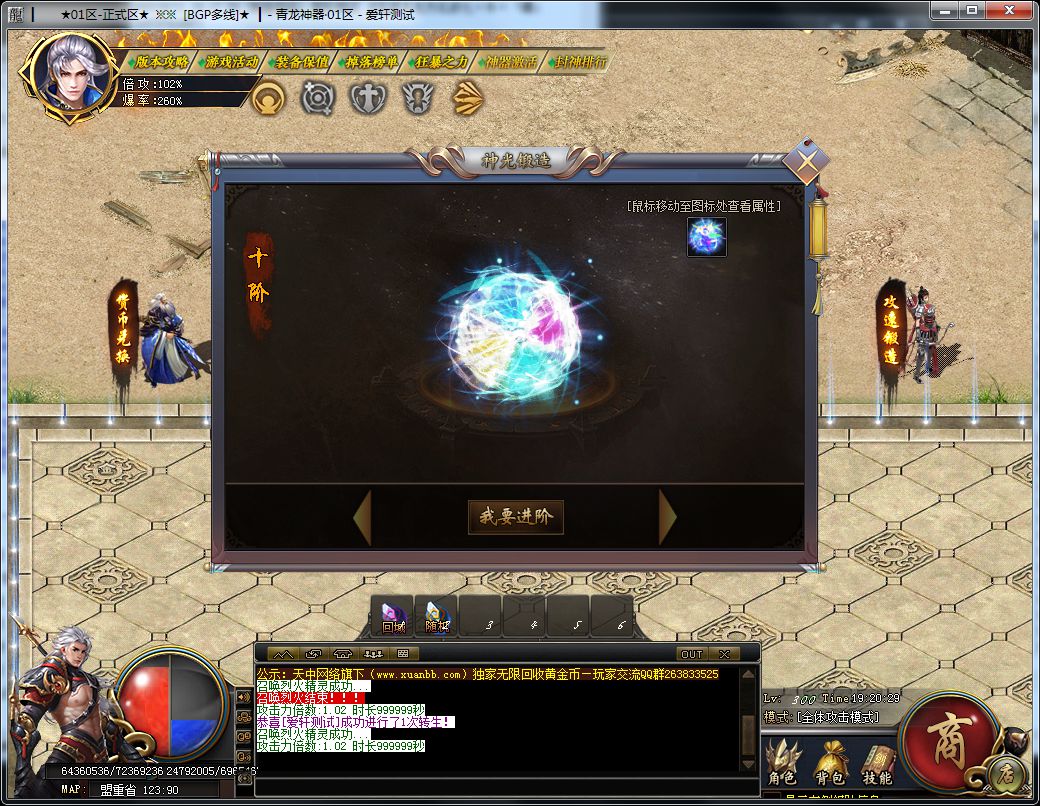Image resolution: width=1040 pixels, height=806 pixels.
Task: Click the grey shield-with-cross icon
Action: (367, 98)
